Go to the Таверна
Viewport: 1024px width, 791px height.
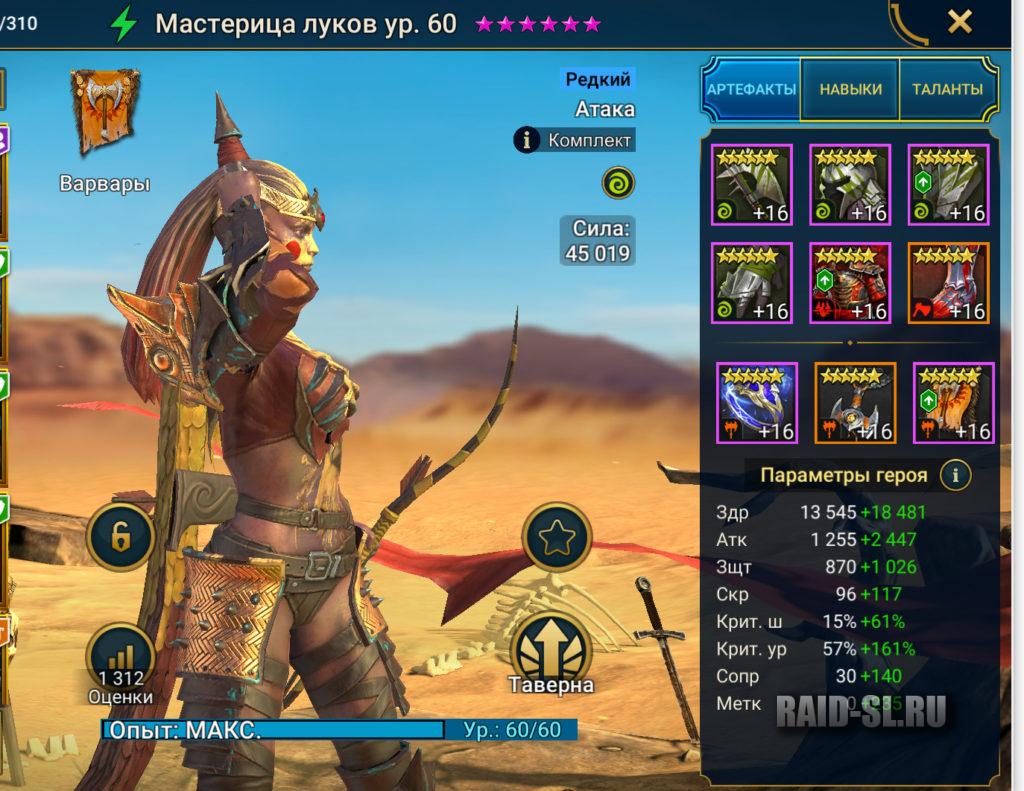coord(551,655)
